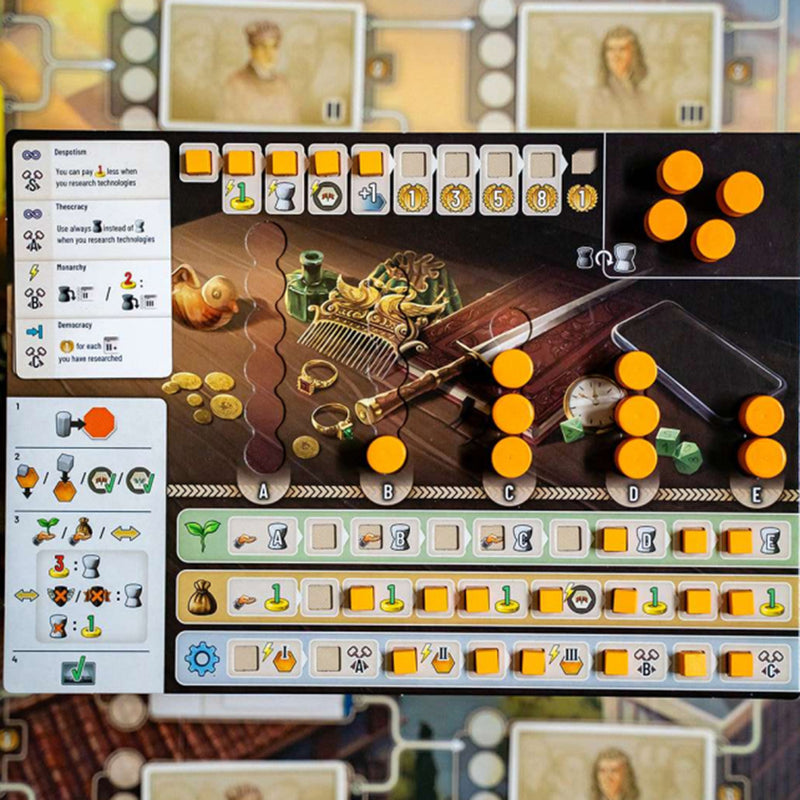
Task: Click the column A marker below the artifacts
Action: pos(265,491)
